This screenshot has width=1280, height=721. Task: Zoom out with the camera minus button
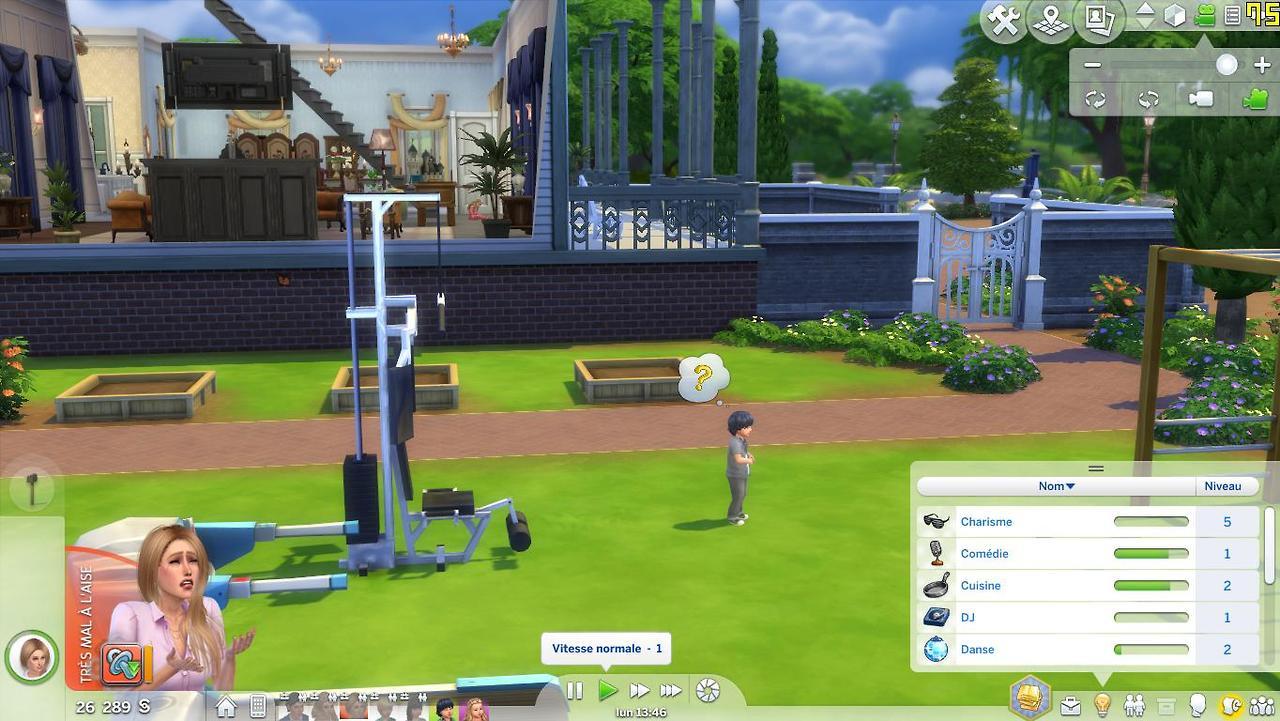pos(1092,65)
